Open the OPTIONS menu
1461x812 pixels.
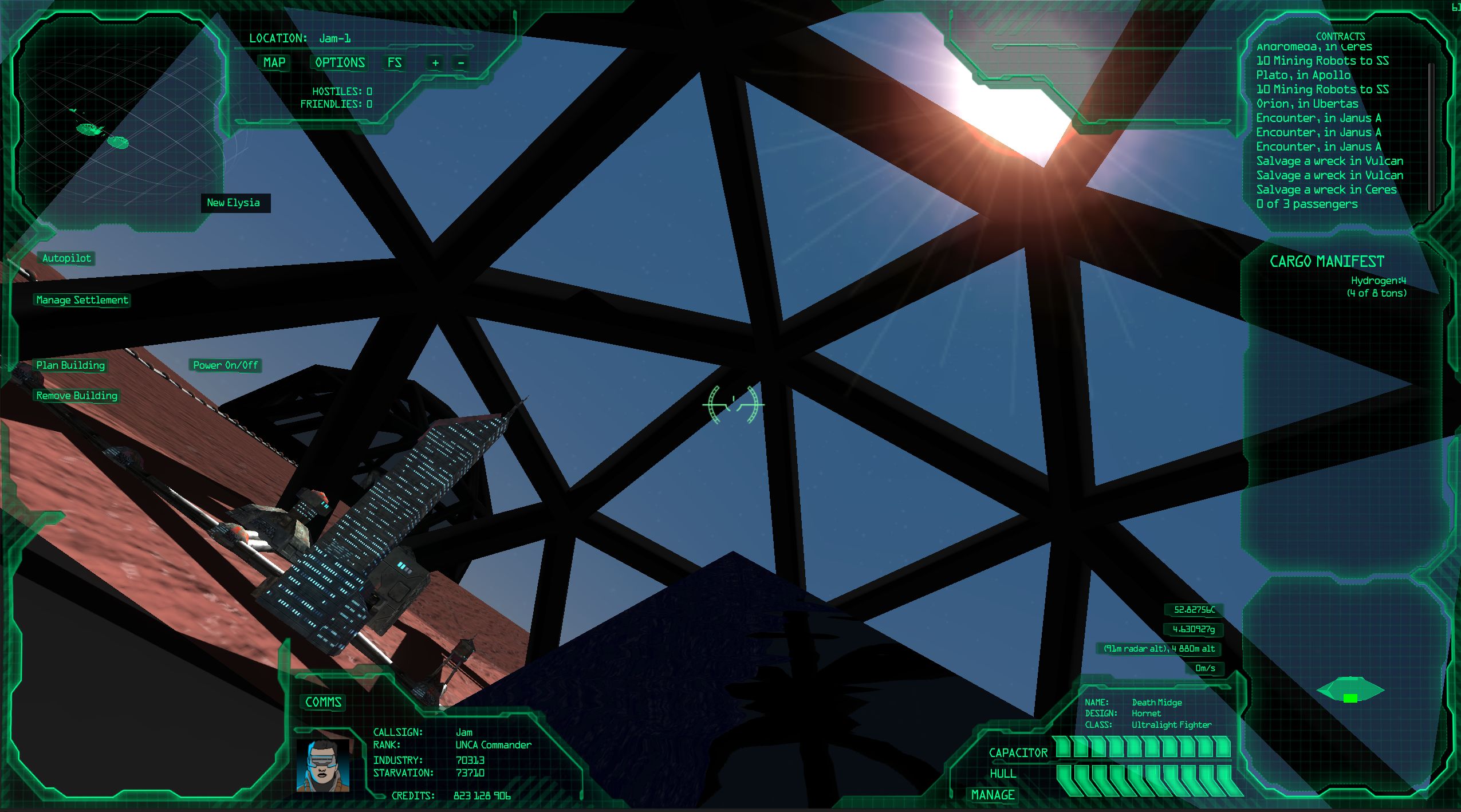340,63
